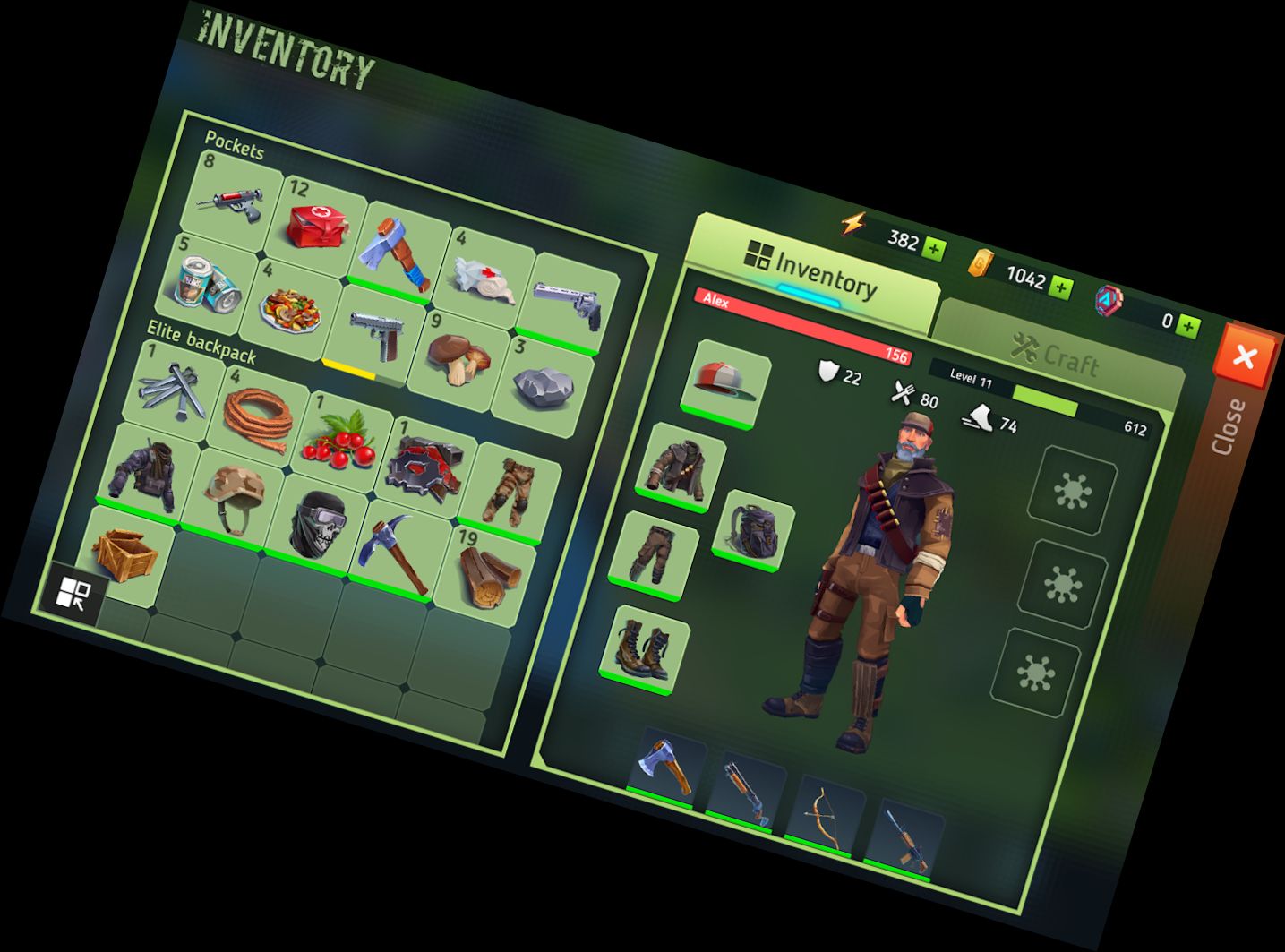Close the inventory with the X button
Screen dimensions: 1285x952
[x=1245, y=356]
